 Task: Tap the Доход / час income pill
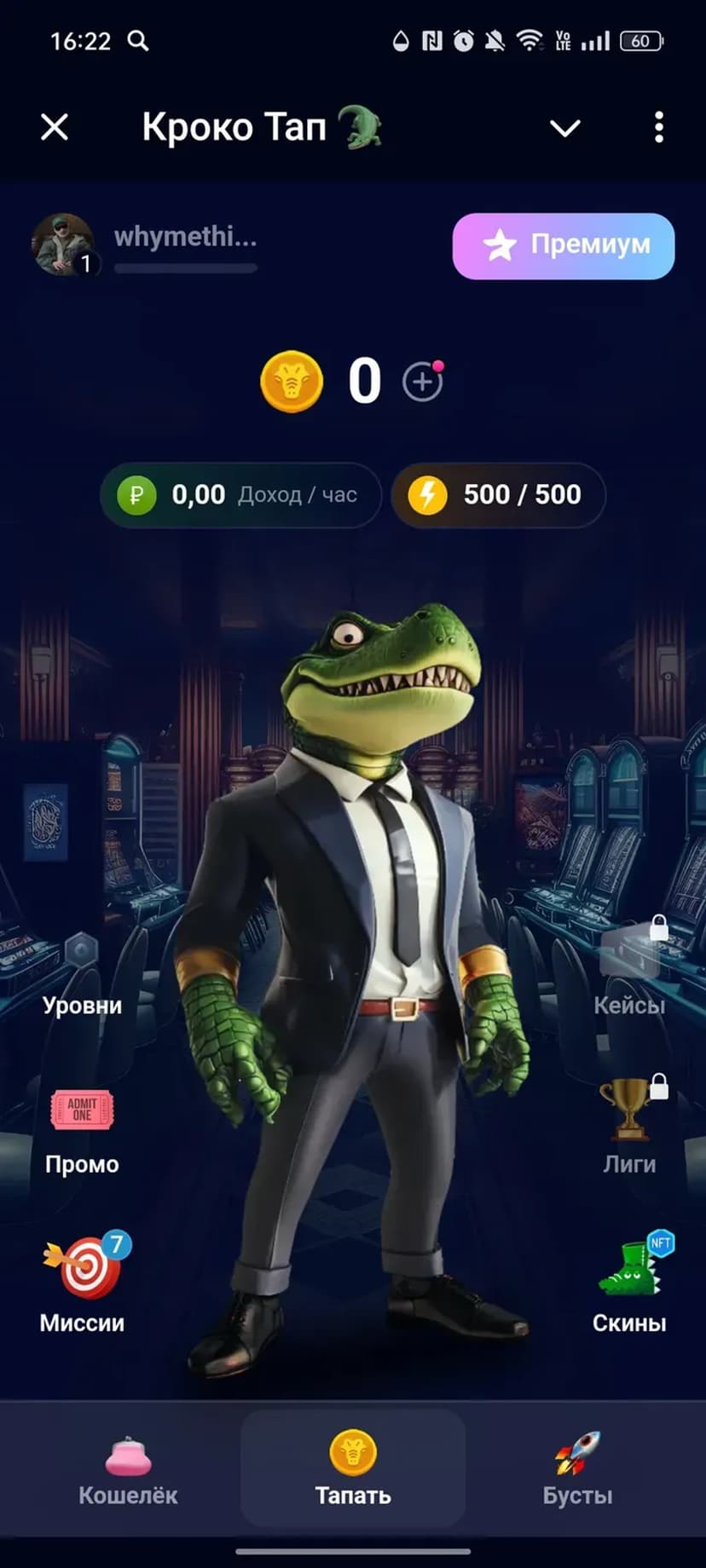tap(240, 494)
